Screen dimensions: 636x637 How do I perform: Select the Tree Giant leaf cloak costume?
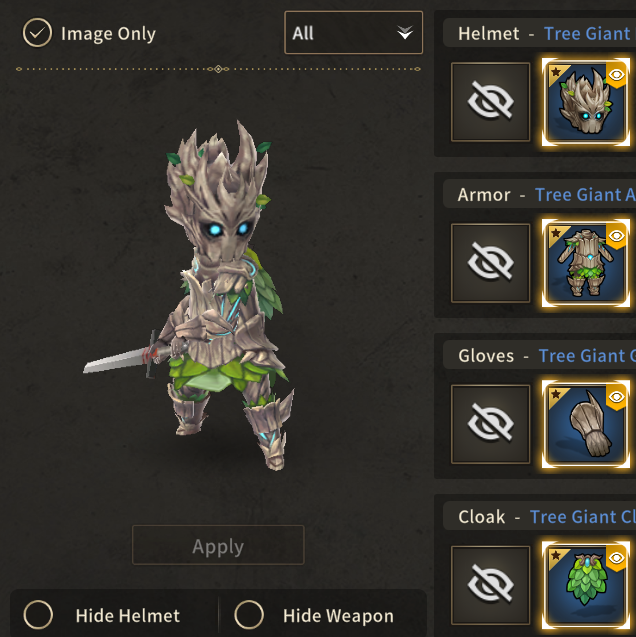point(588,585)
